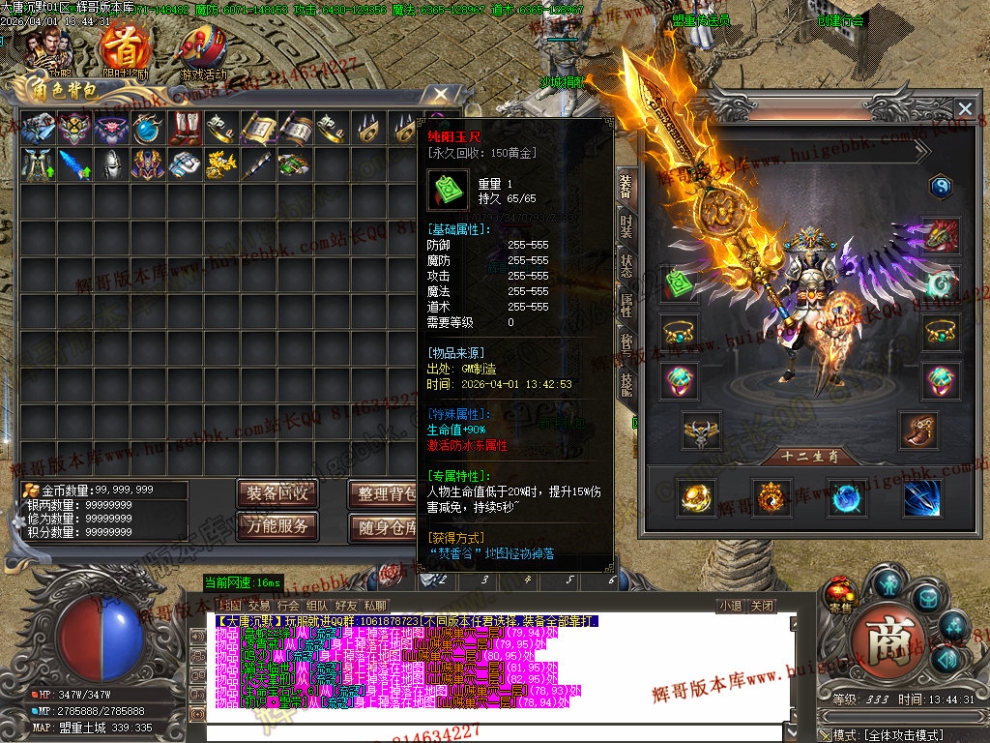The height and width of the screenshot is (743, 990).
Task: Sort the bag with 整理背包
Action: 386,493
